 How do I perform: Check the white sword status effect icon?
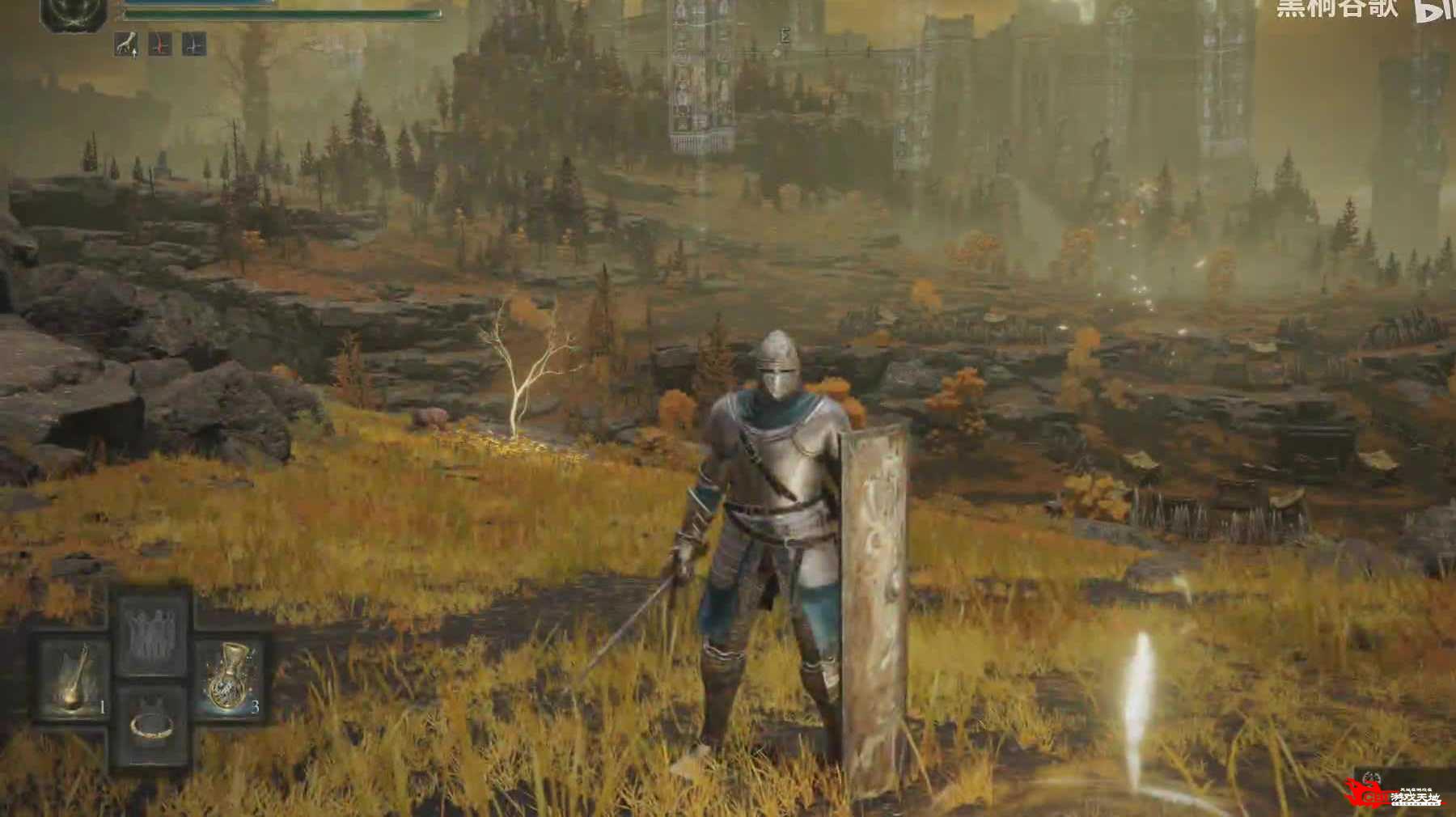193,44
